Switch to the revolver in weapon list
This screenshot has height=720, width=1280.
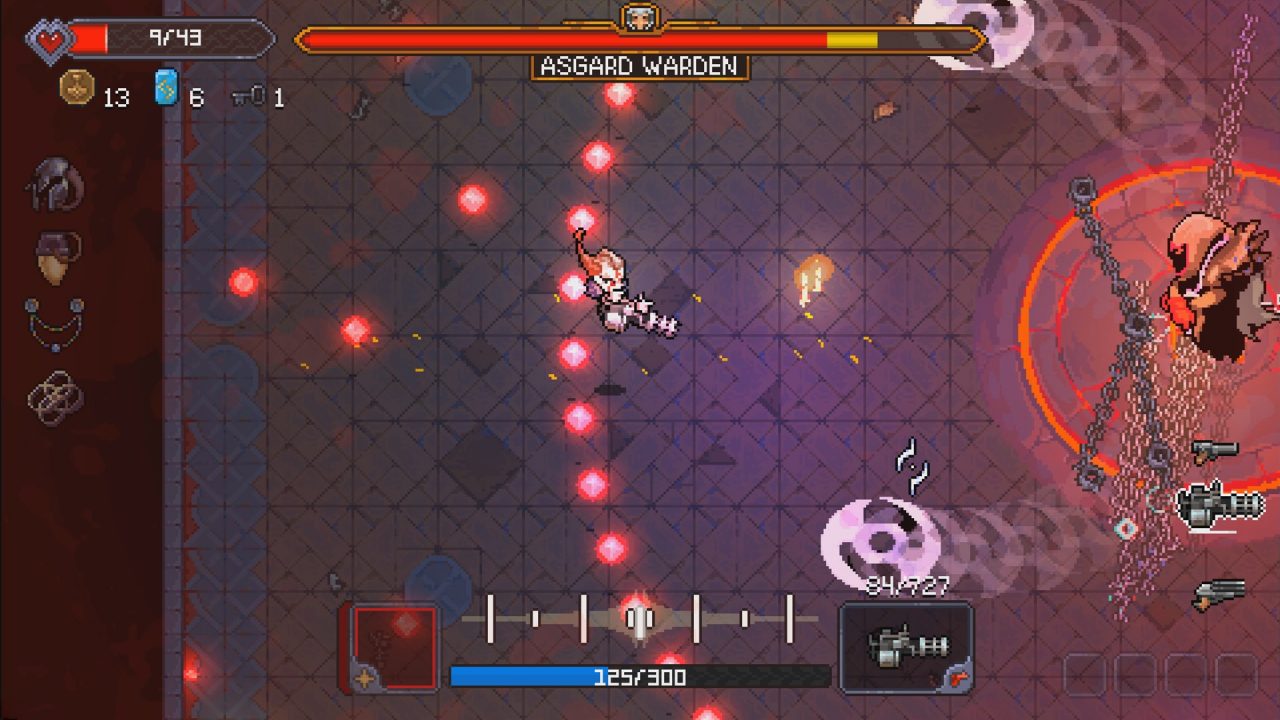point(1215,451)
